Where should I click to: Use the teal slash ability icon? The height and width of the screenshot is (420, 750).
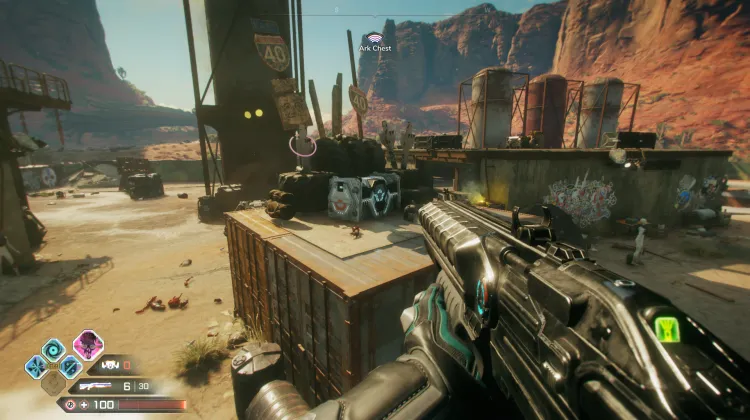coord(70,367)
